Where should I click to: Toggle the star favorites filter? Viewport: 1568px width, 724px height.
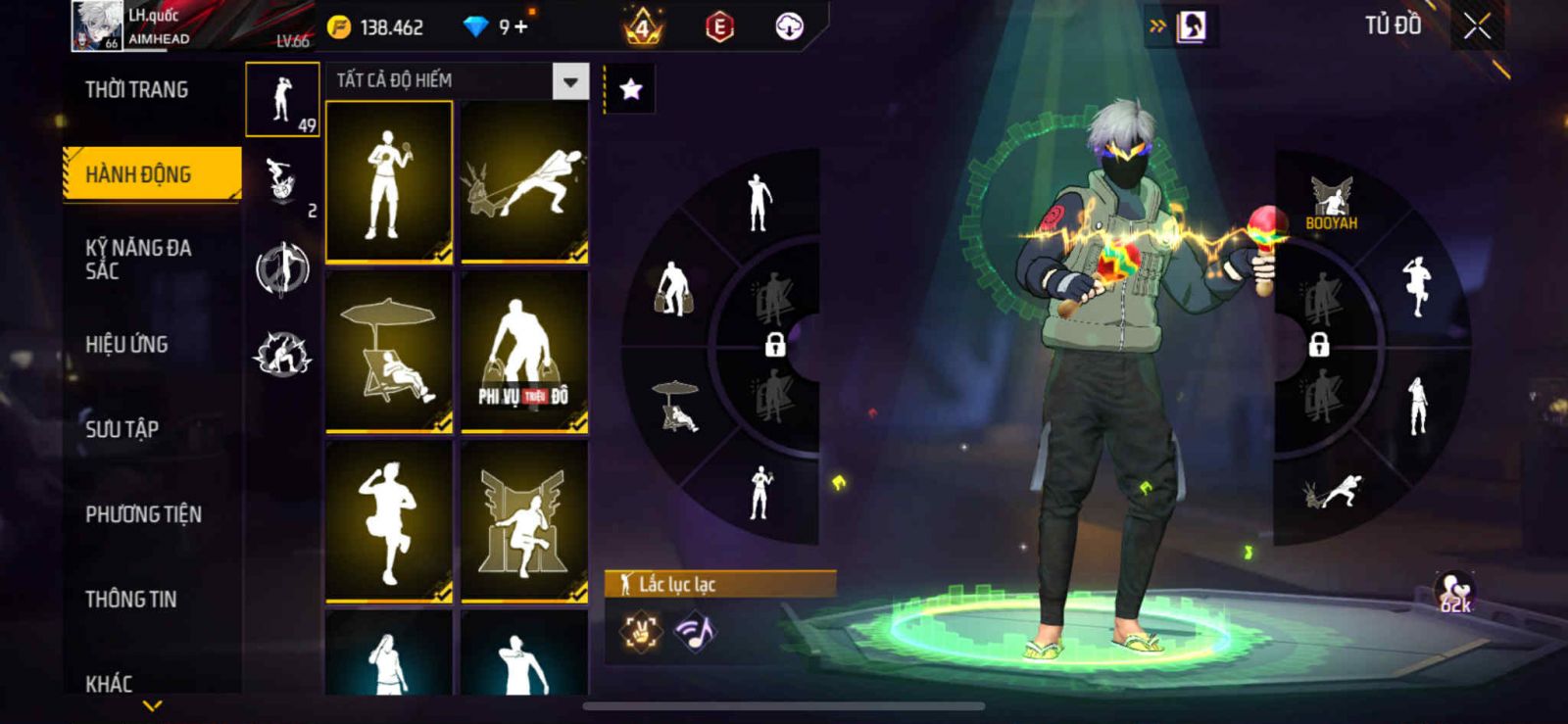(x=631, y=90)
